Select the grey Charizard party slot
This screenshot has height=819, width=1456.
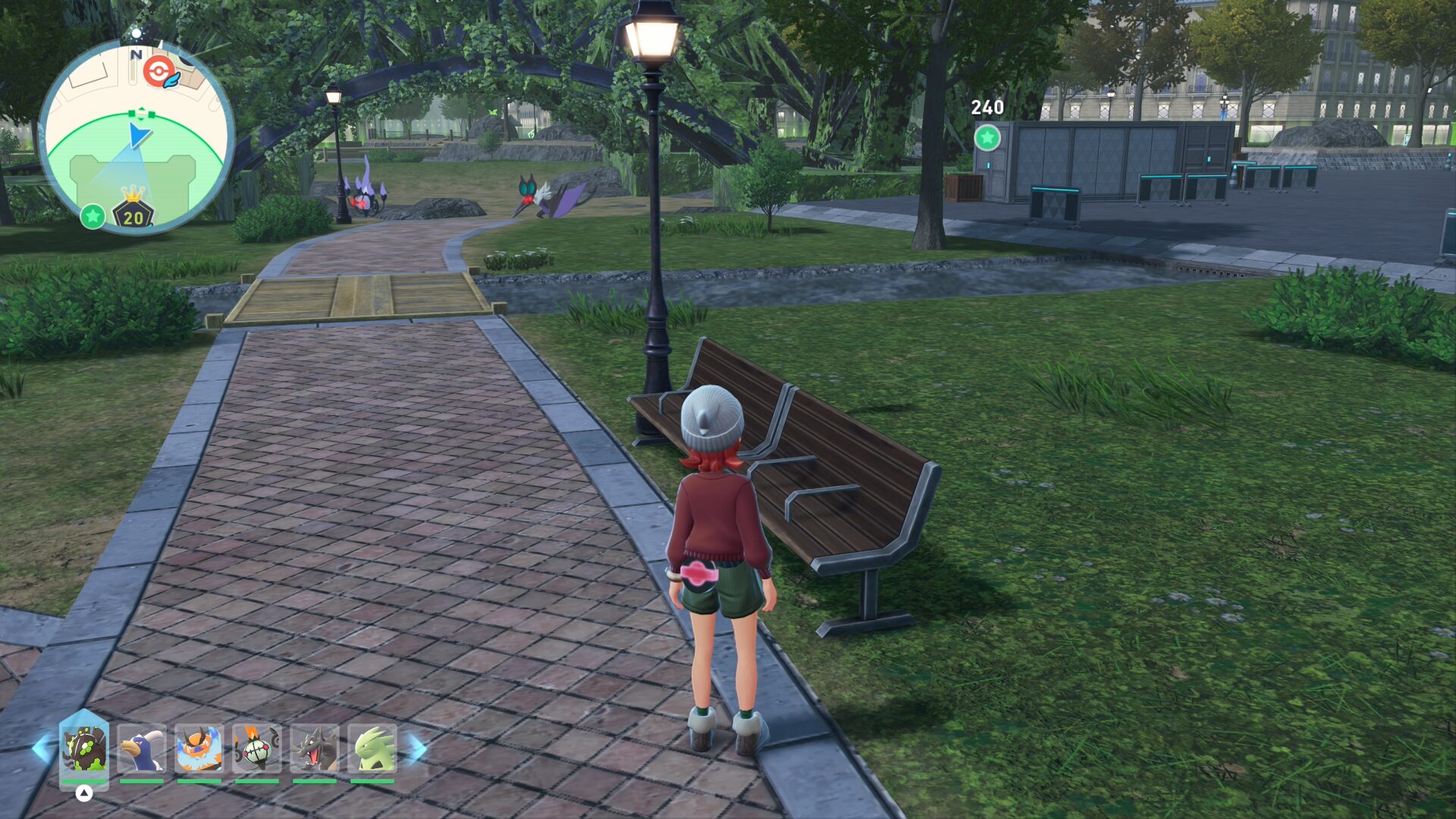coord(314,748)
